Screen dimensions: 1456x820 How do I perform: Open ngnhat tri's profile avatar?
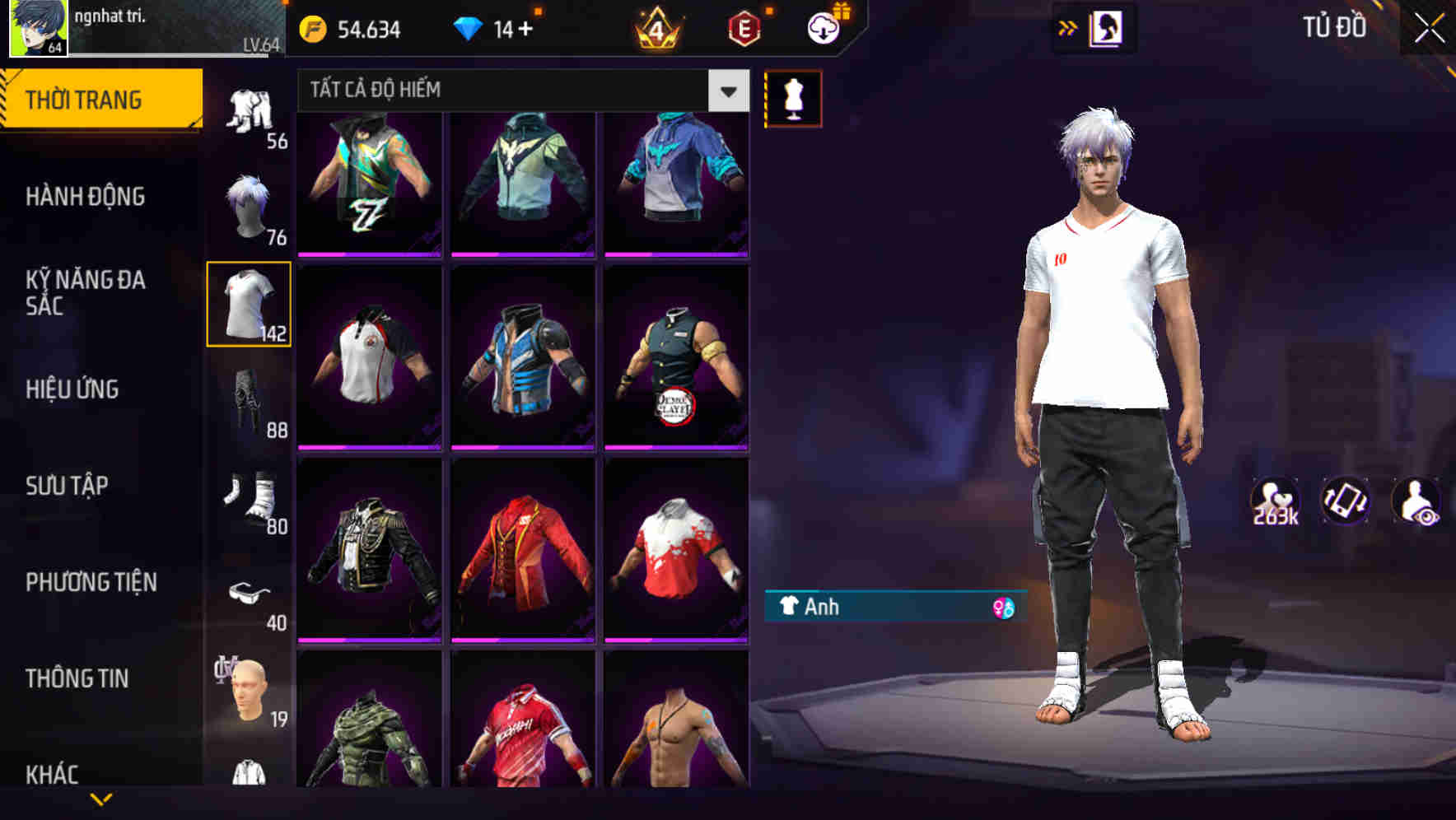point(37,29)
